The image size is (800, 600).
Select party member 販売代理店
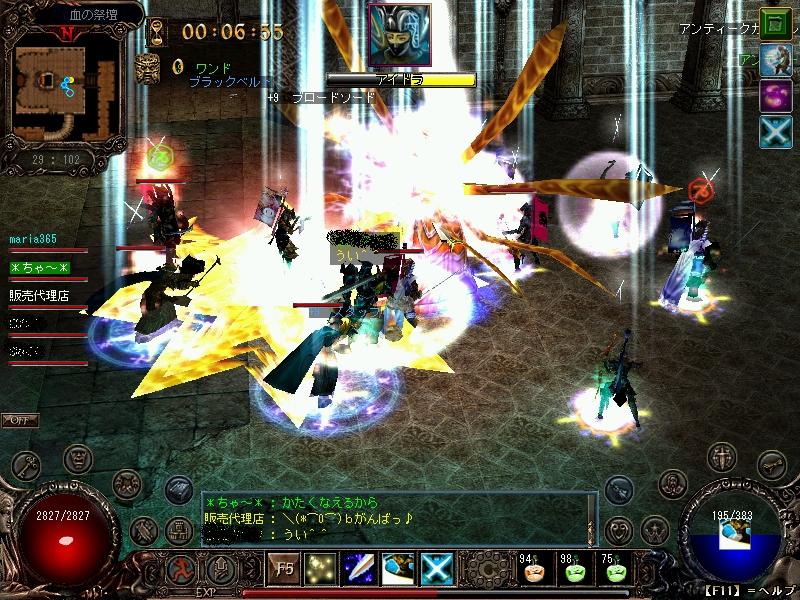point(39,295)
